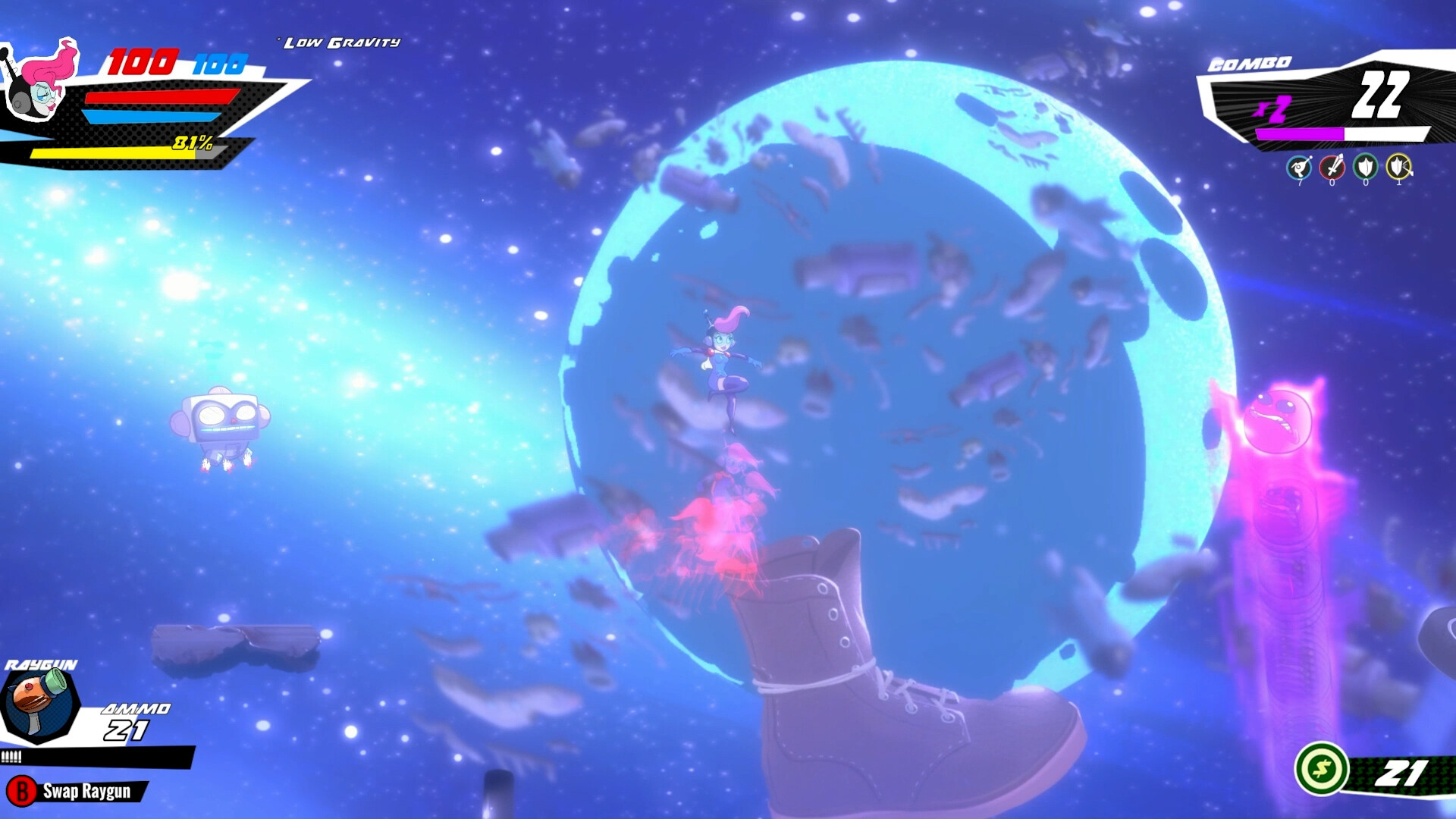Click the sword kills stat icon

coord(1332,167)
